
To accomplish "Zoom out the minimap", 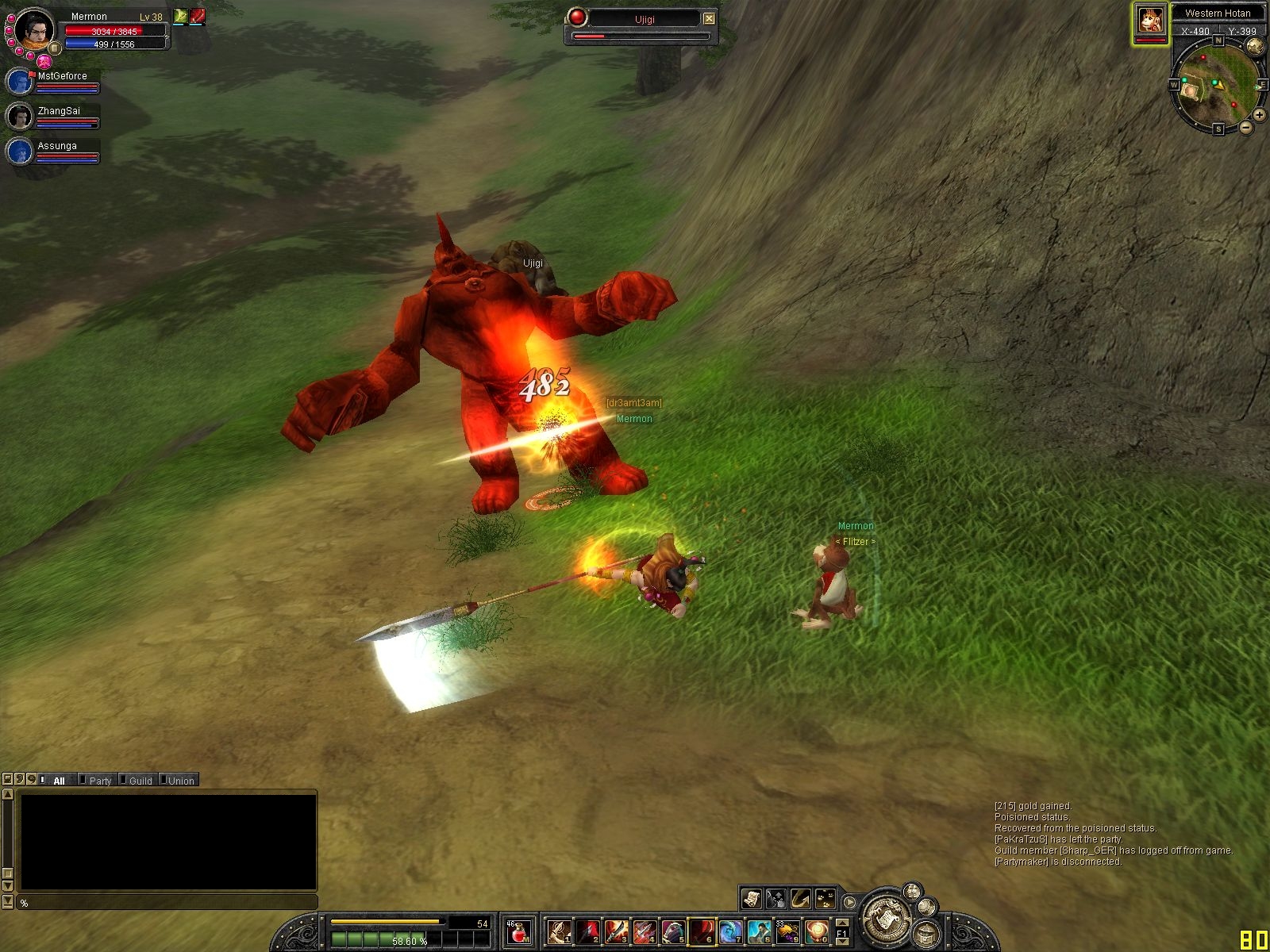I will pos(1246,127).
